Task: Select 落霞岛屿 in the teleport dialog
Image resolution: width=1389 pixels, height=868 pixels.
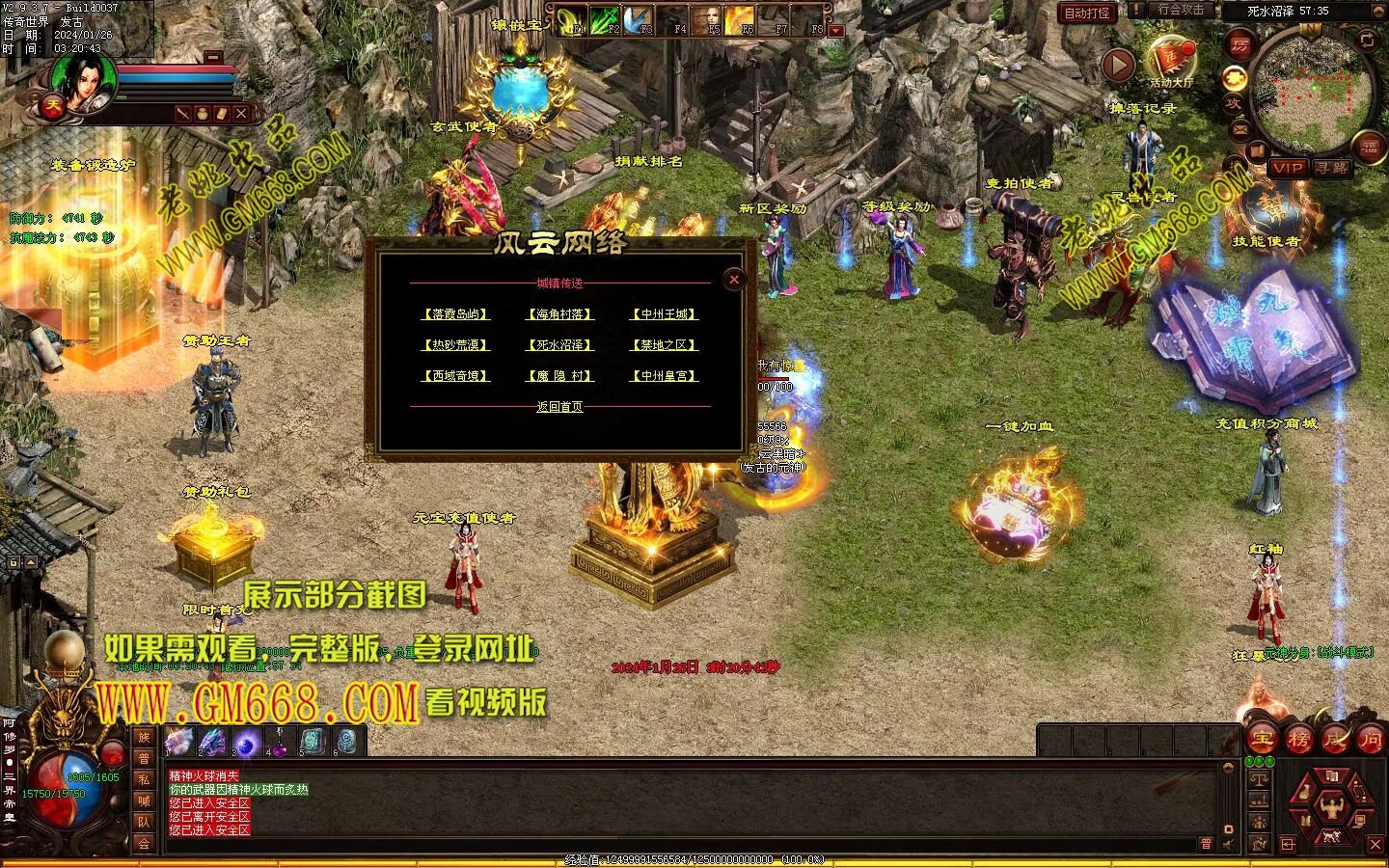Action: click(x=456, y=314)
